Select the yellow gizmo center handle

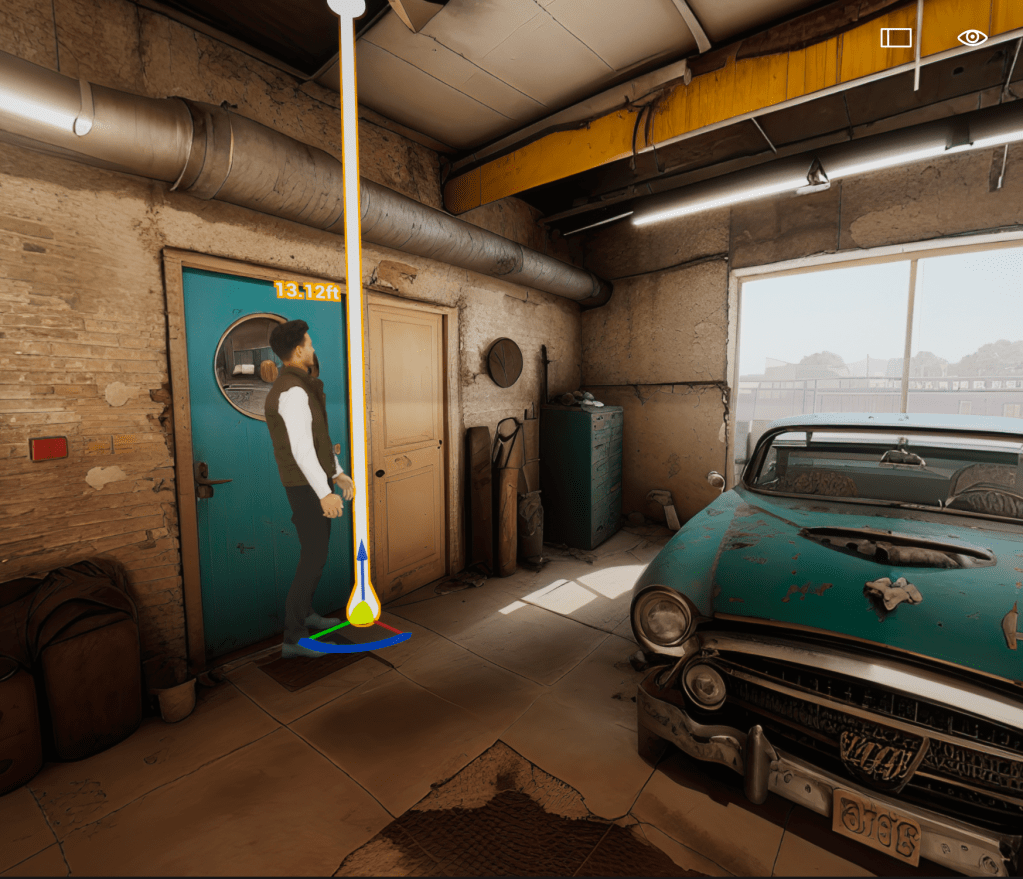[362, 611]
